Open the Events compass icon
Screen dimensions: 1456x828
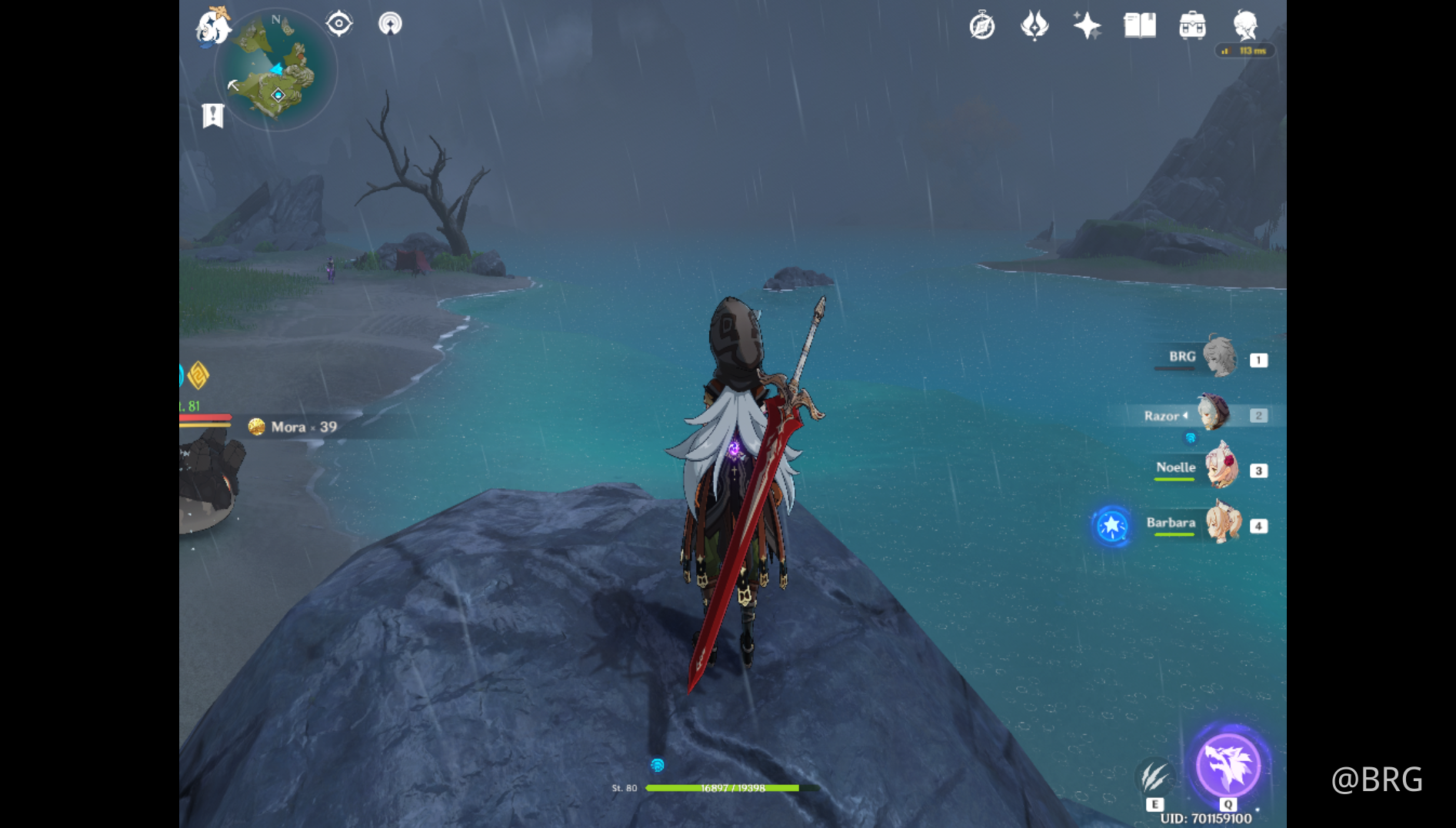click(x=982, y=25)
